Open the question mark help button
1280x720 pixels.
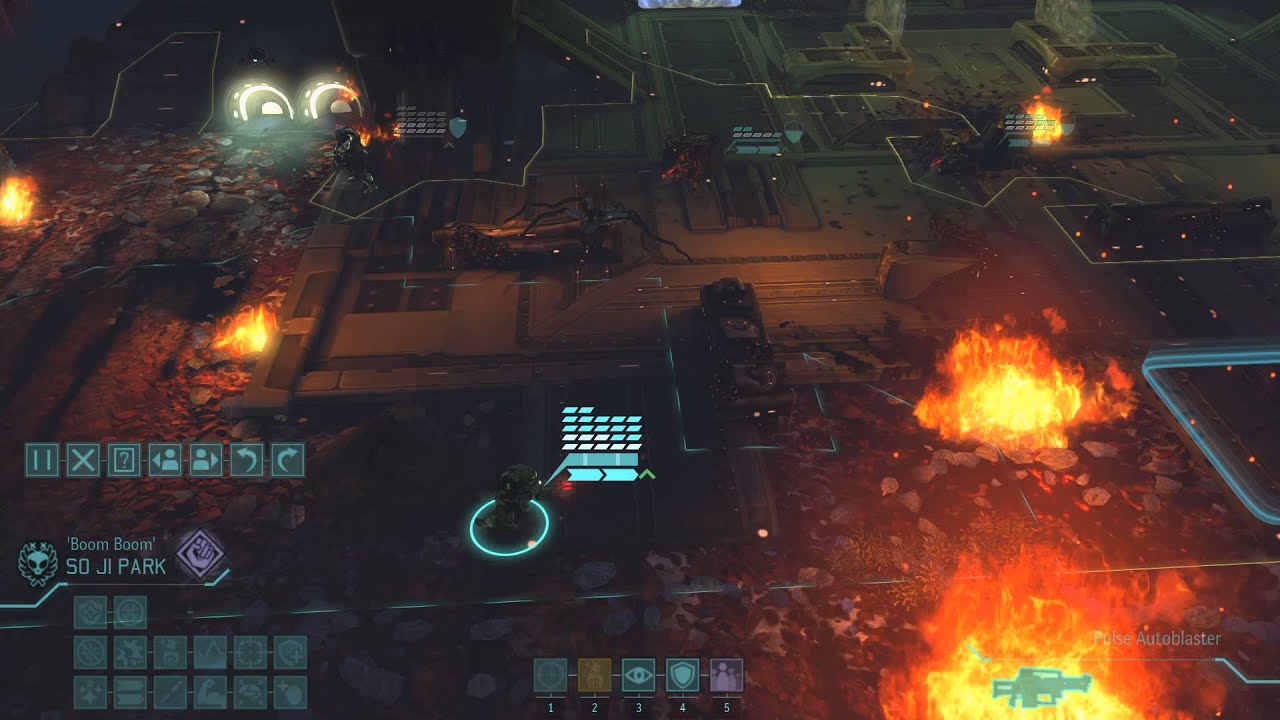coord(124,460)
